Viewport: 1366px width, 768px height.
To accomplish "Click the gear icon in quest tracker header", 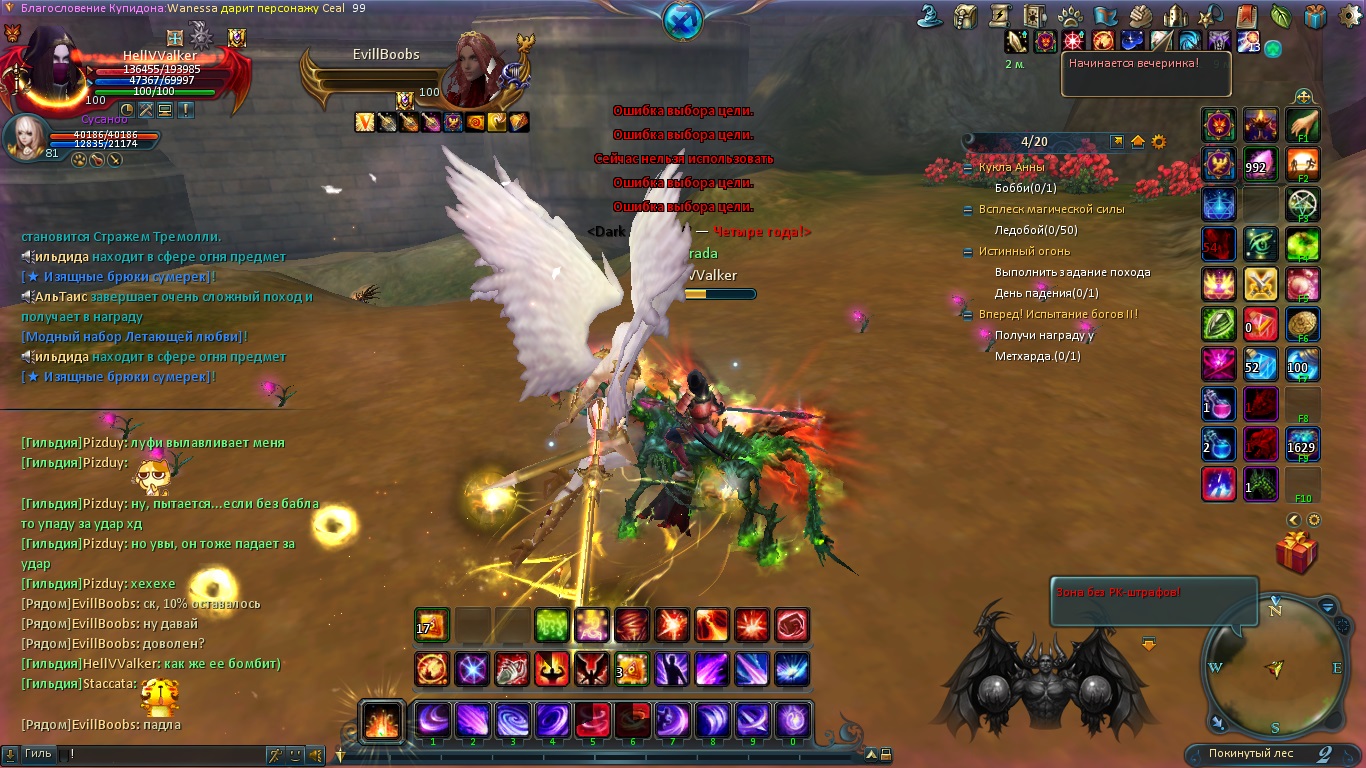I will point(1159,142).
